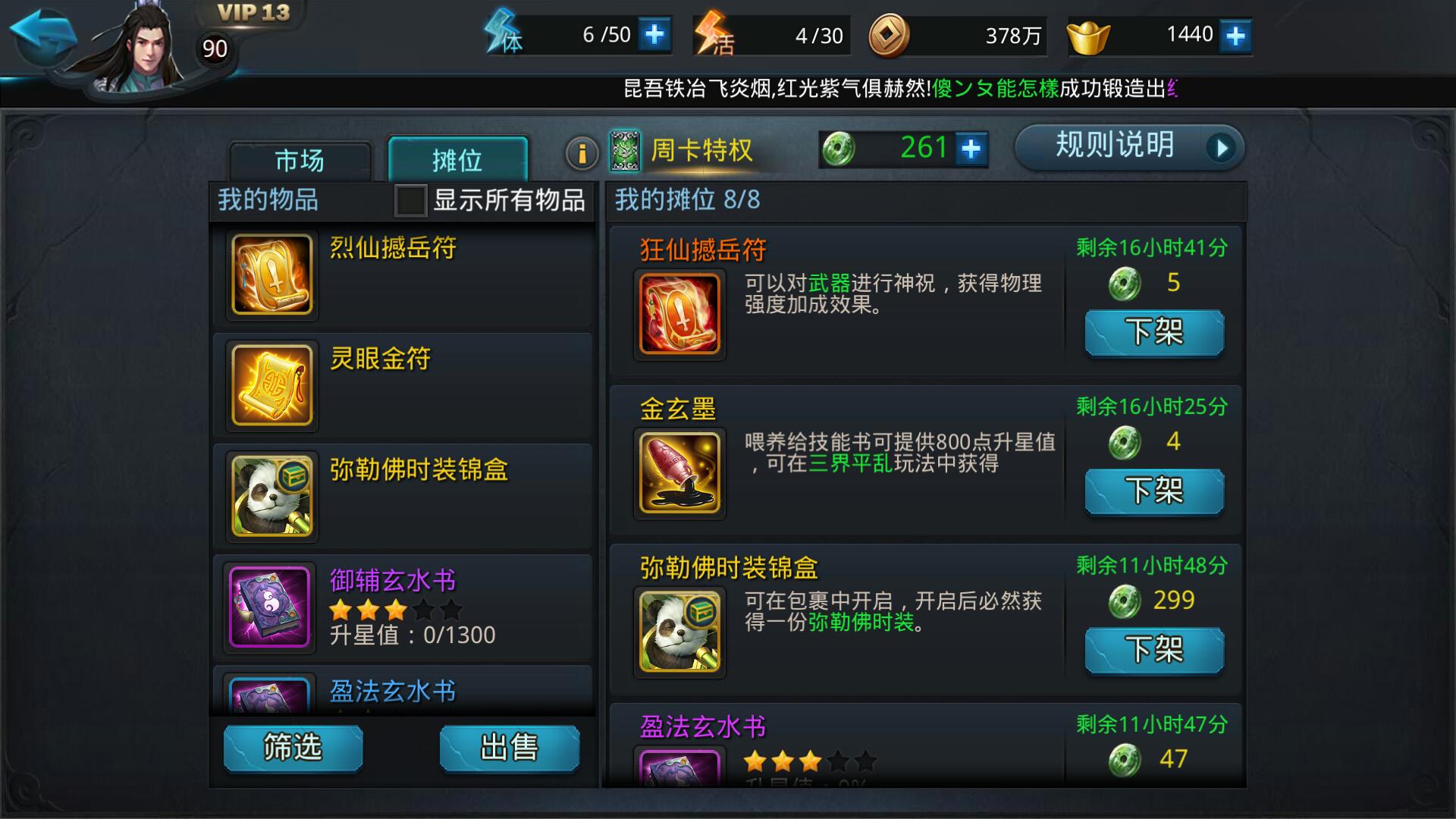Click the plus to add stamina
1456x819 pixels.
655,34
